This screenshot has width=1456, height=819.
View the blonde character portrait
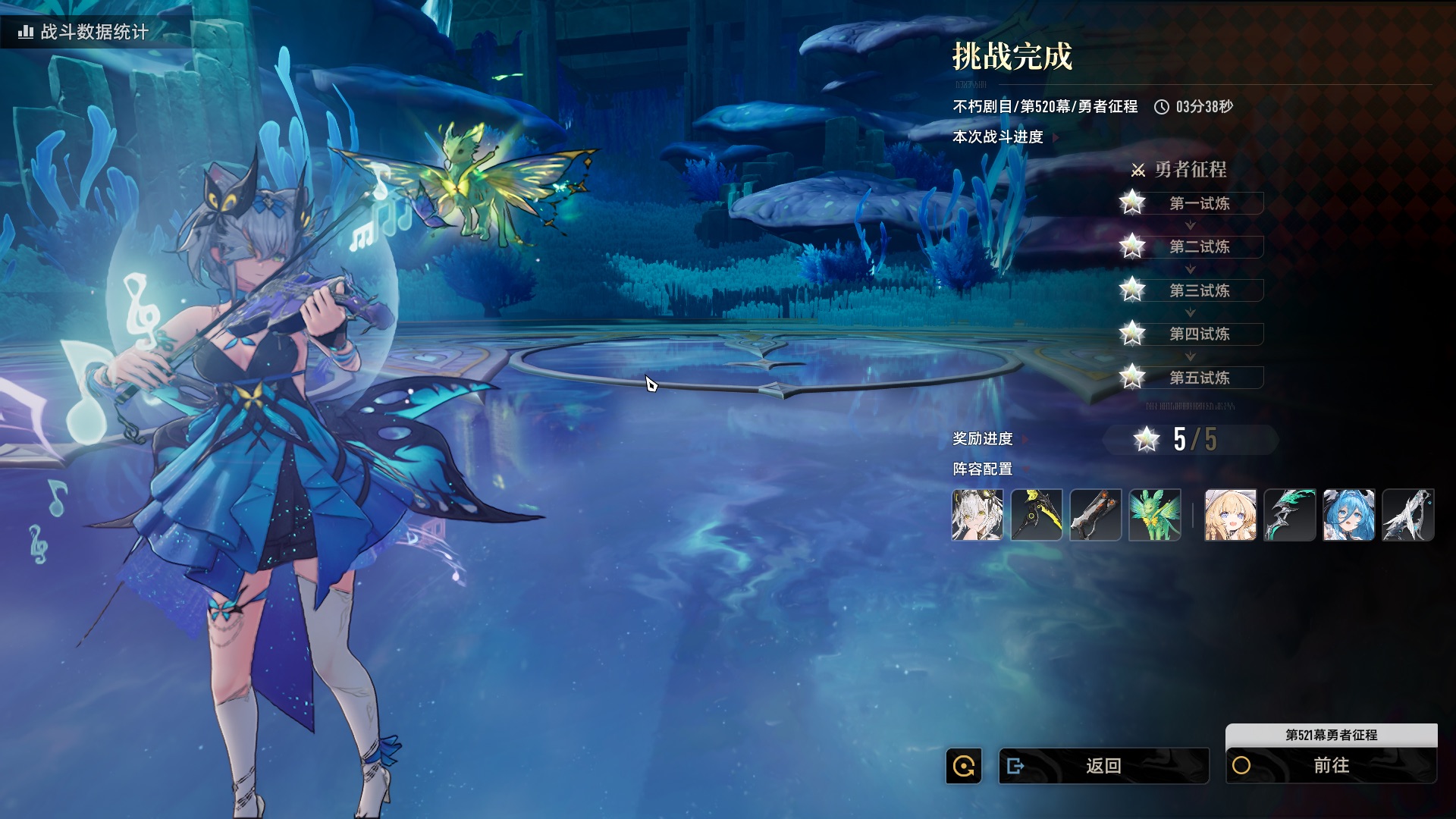(1230, 515)
